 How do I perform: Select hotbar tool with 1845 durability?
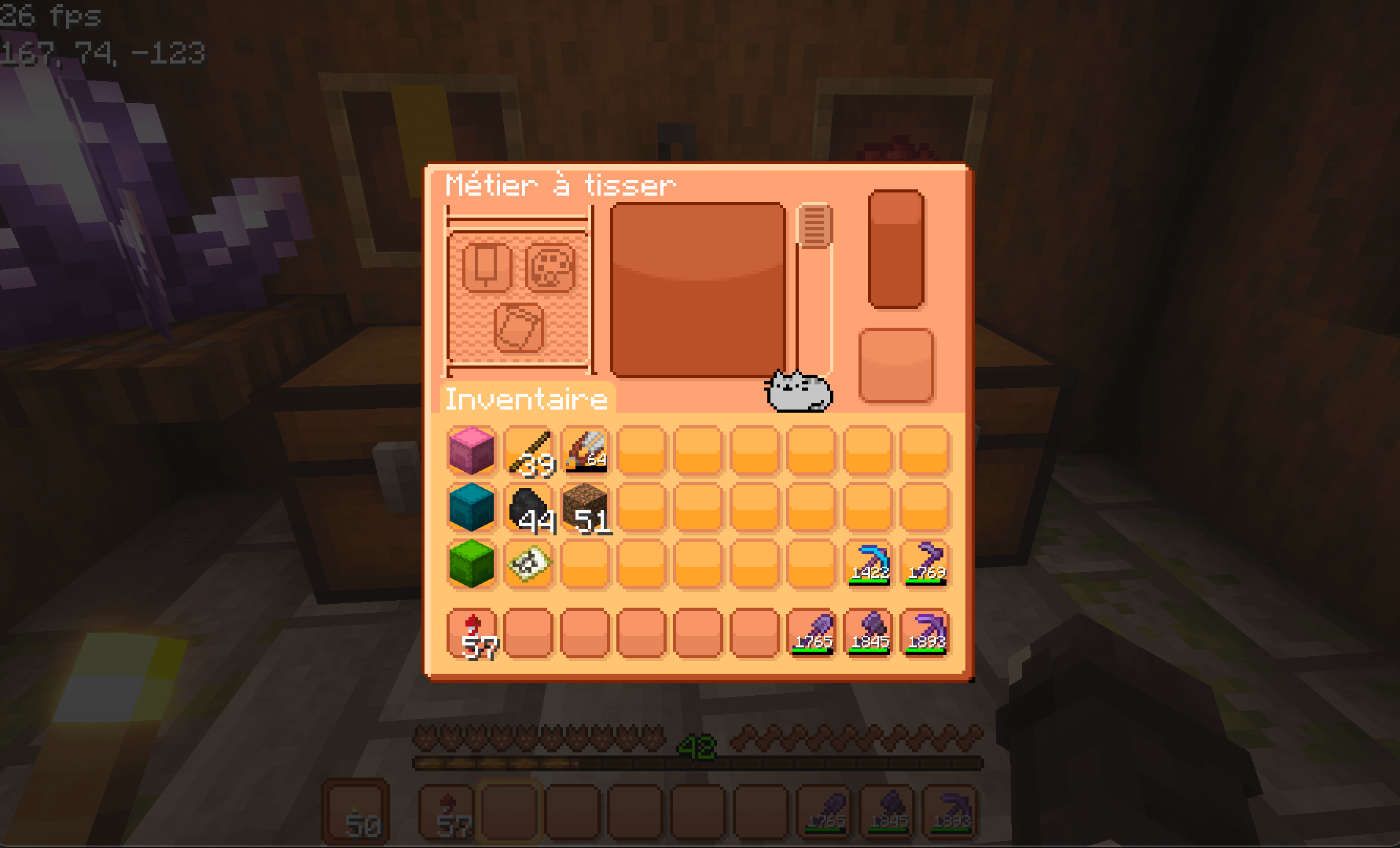[x=870, y=634]
